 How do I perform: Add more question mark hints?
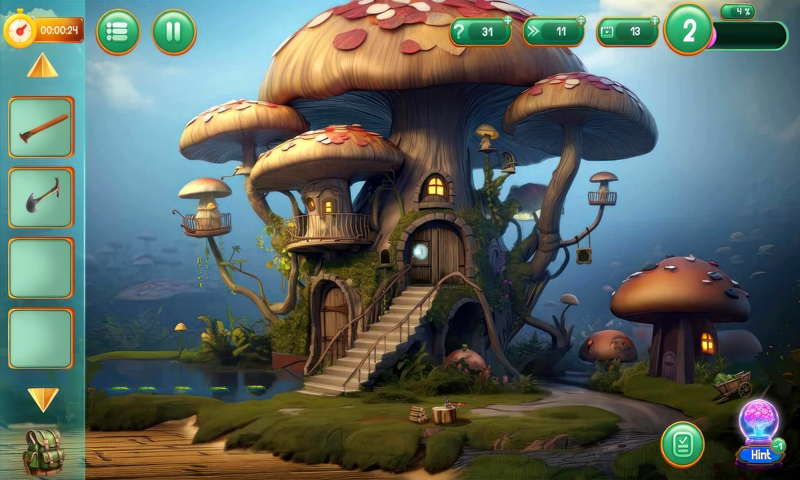pos(507,20)
